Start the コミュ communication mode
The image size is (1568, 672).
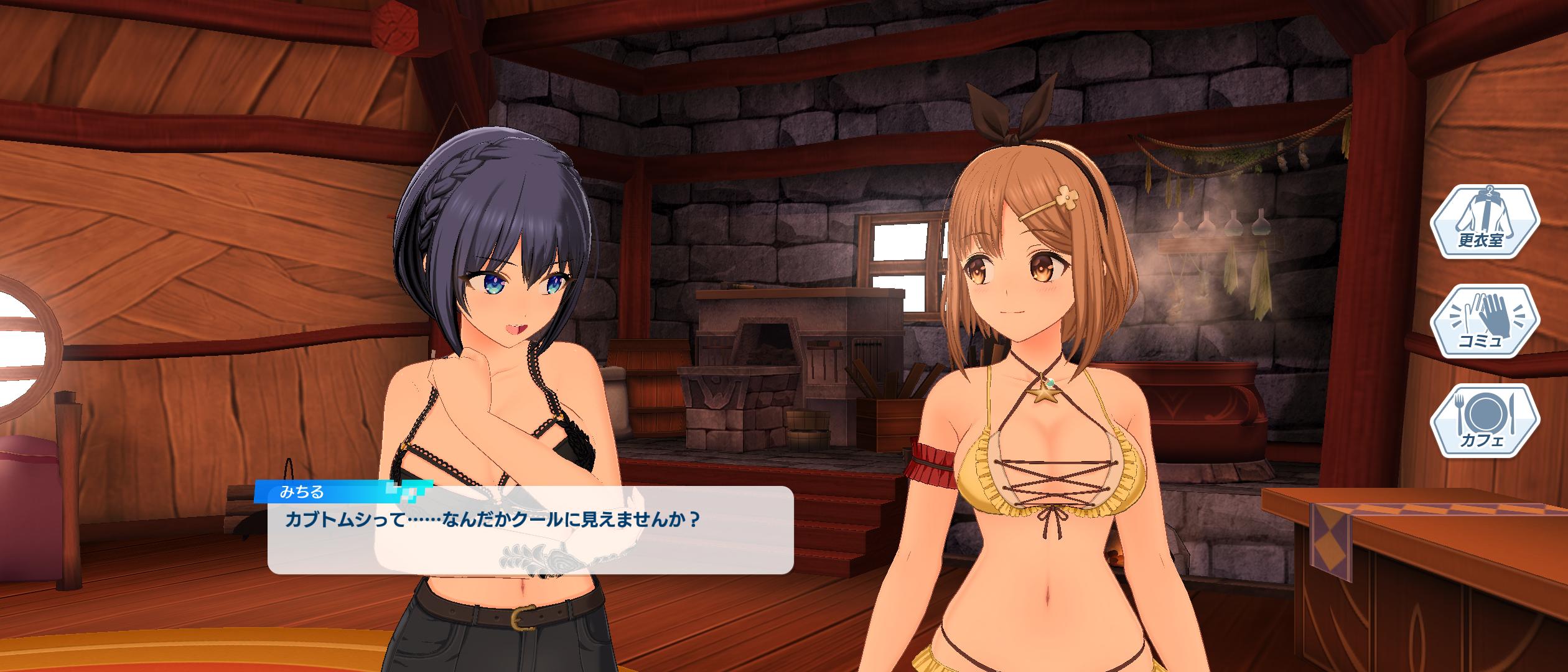[1484, 322]
